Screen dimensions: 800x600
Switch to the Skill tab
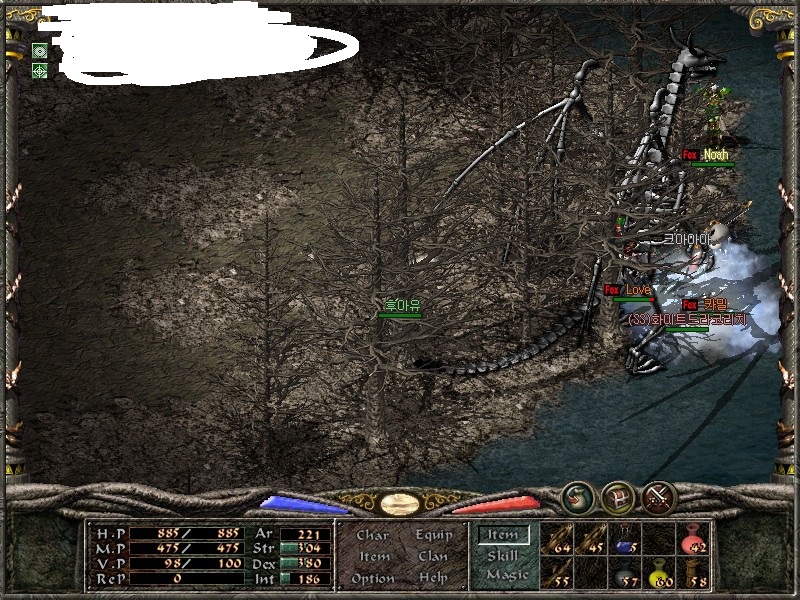coord(503,556)
